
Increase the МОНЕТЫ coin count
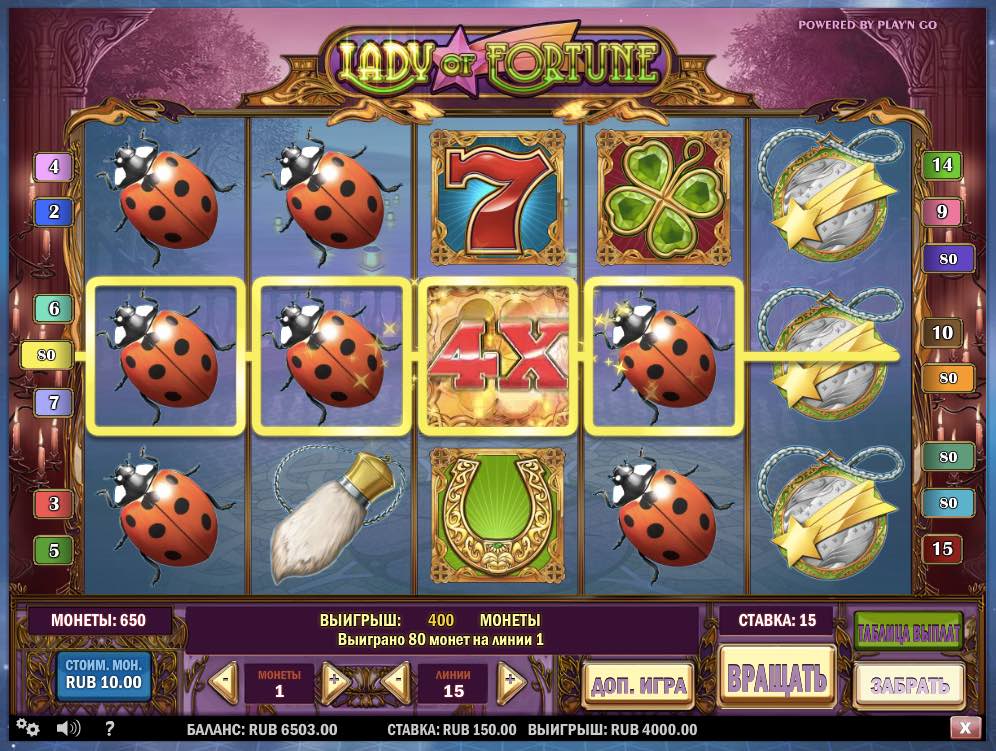click(335, 684)
